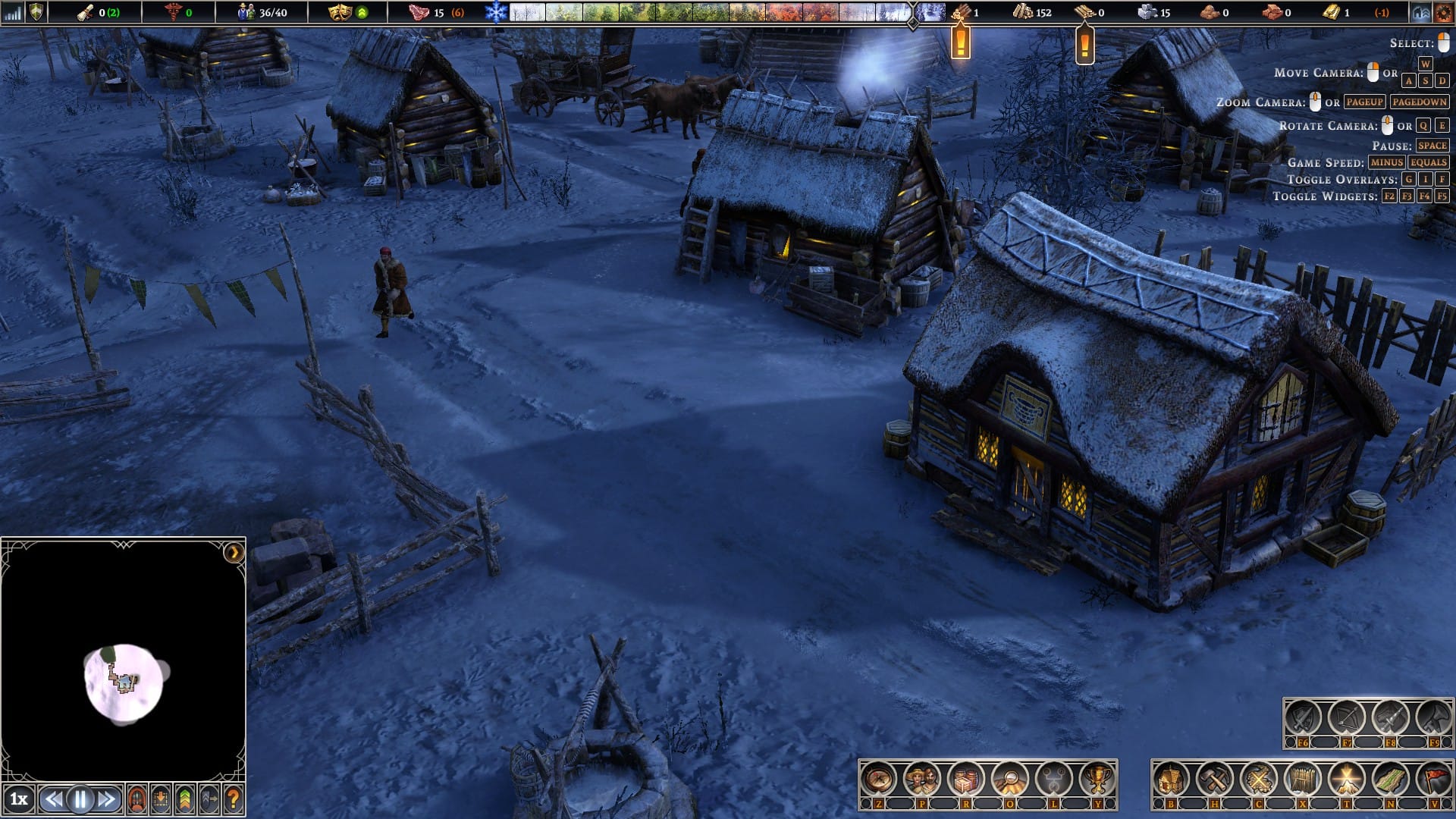Select the road building tool
This screenshot has height=819, width=1456.
1391,779
